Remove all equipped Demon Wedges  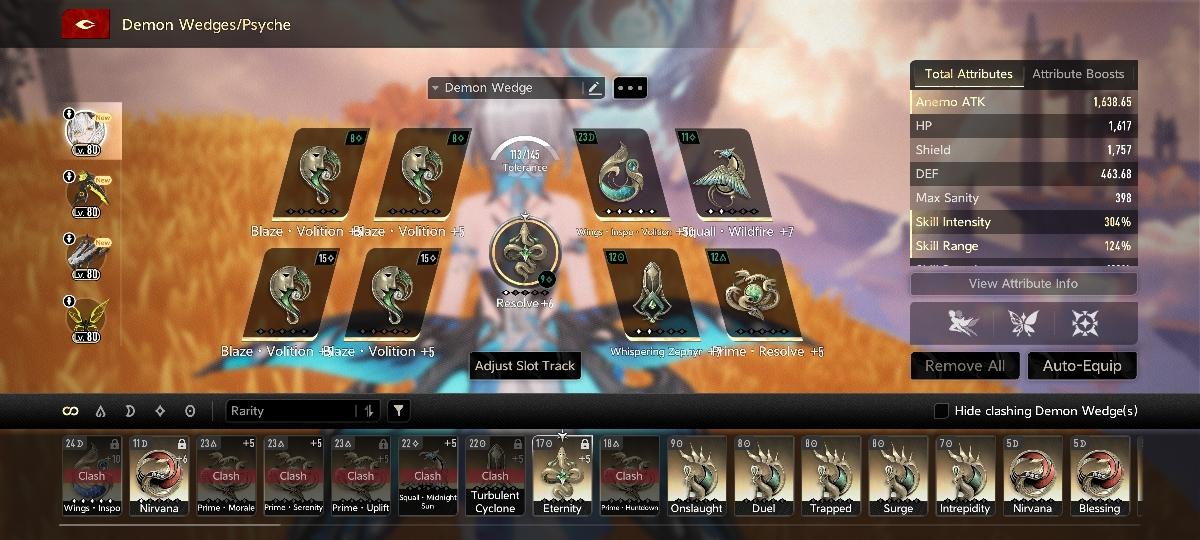pos(965,366)
